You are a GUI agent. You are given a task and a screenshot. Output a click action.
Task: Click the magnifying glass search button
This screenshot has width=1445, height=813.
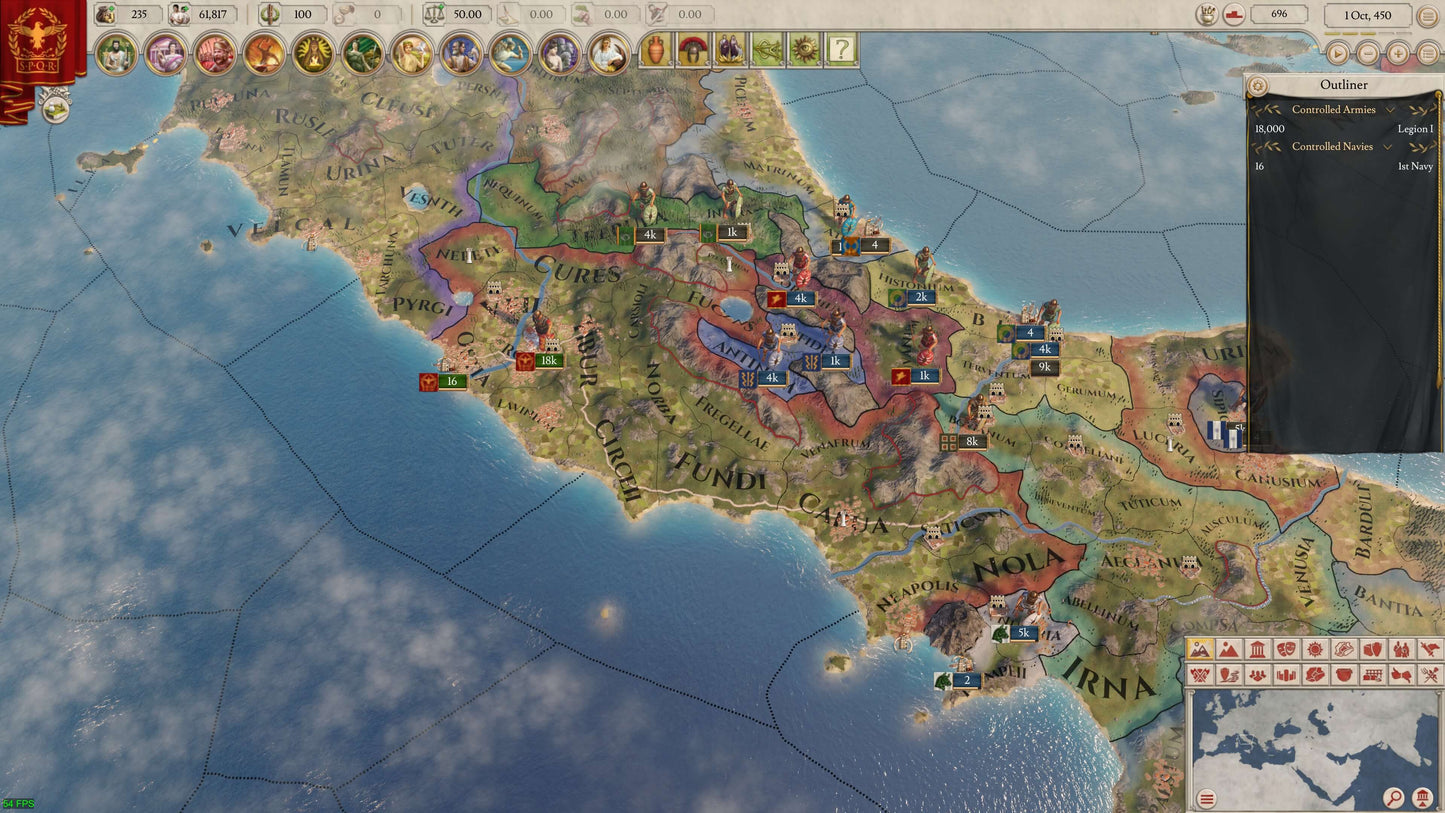point(1393,797)
